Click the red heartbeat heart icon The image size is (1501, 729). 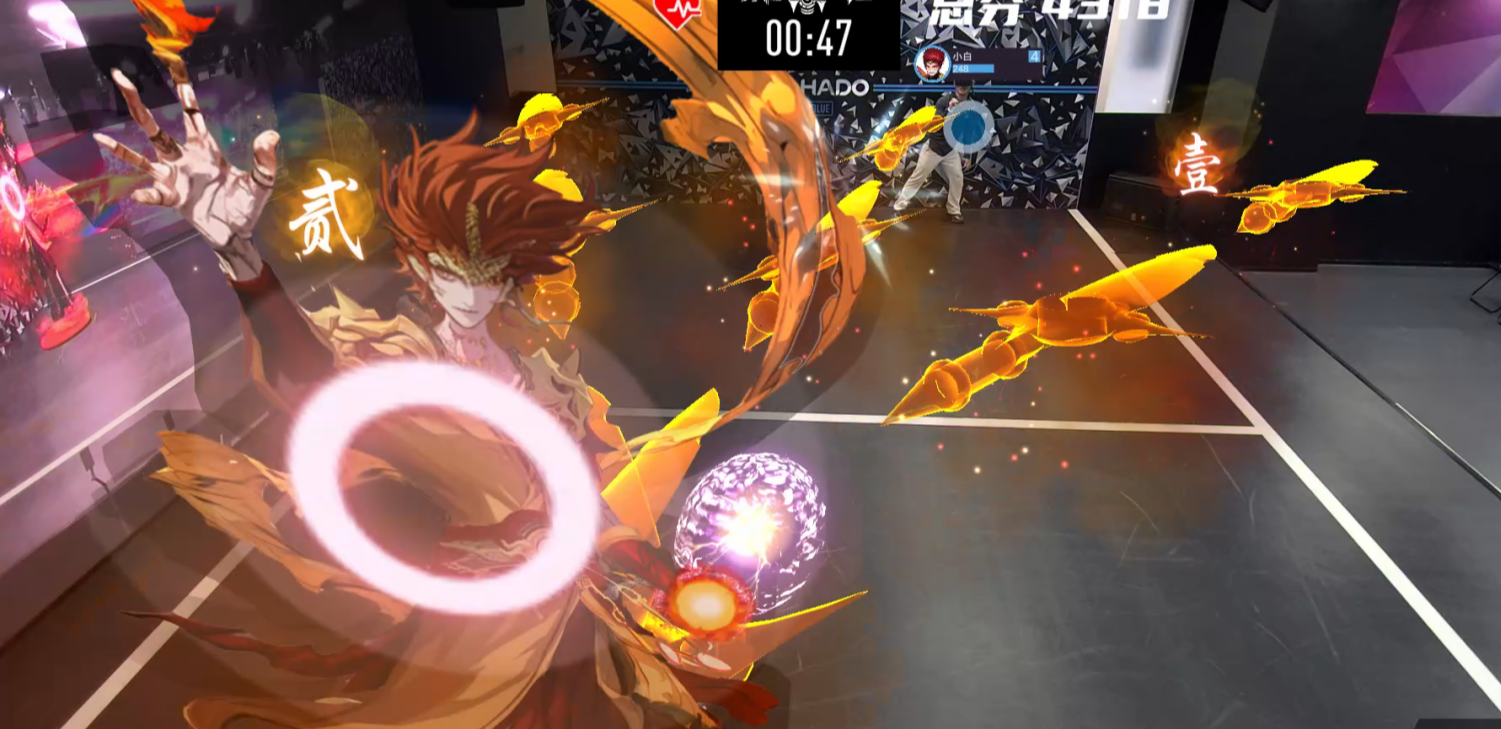tap(677, 11)
